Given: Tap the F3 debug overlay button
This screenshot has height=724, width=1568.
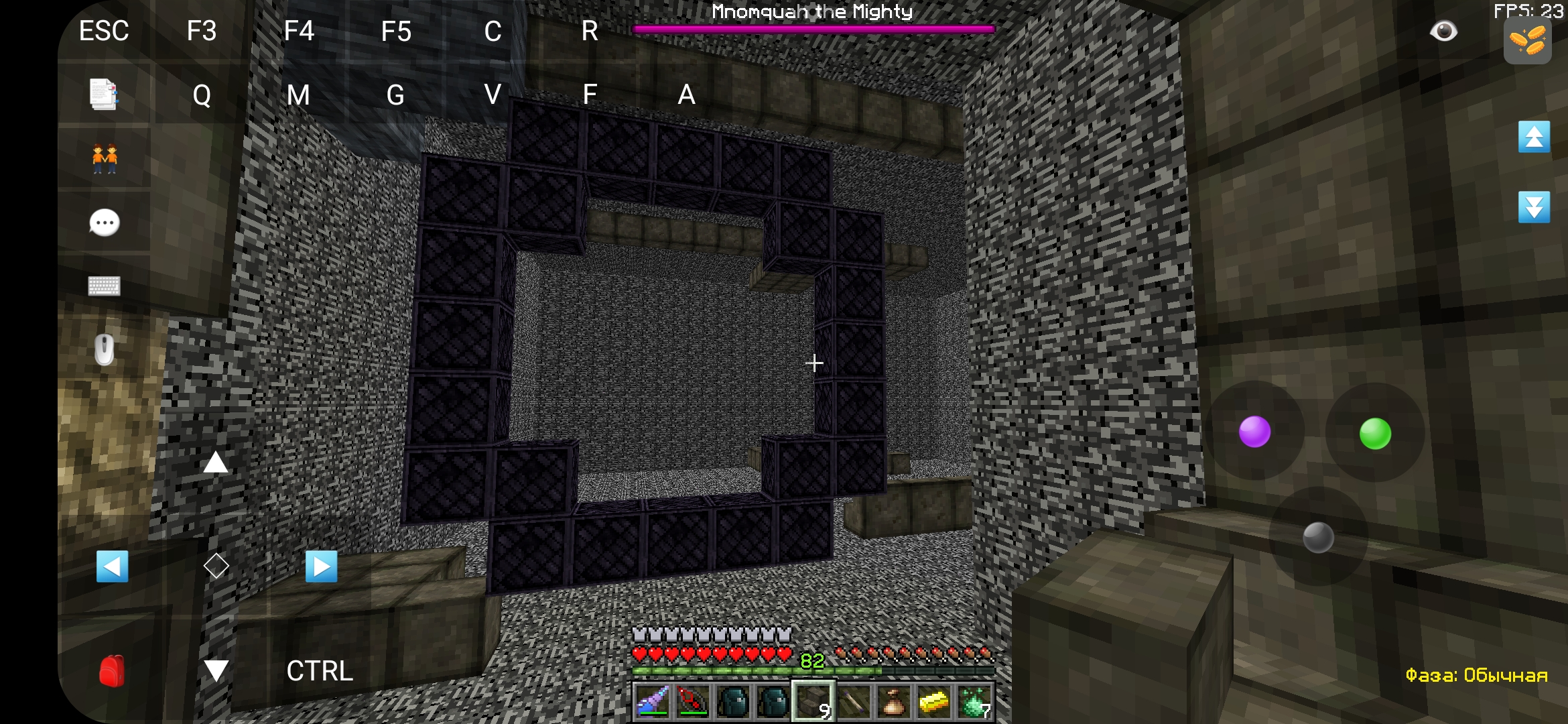Looking at the screenshot, I should point(201,32).
